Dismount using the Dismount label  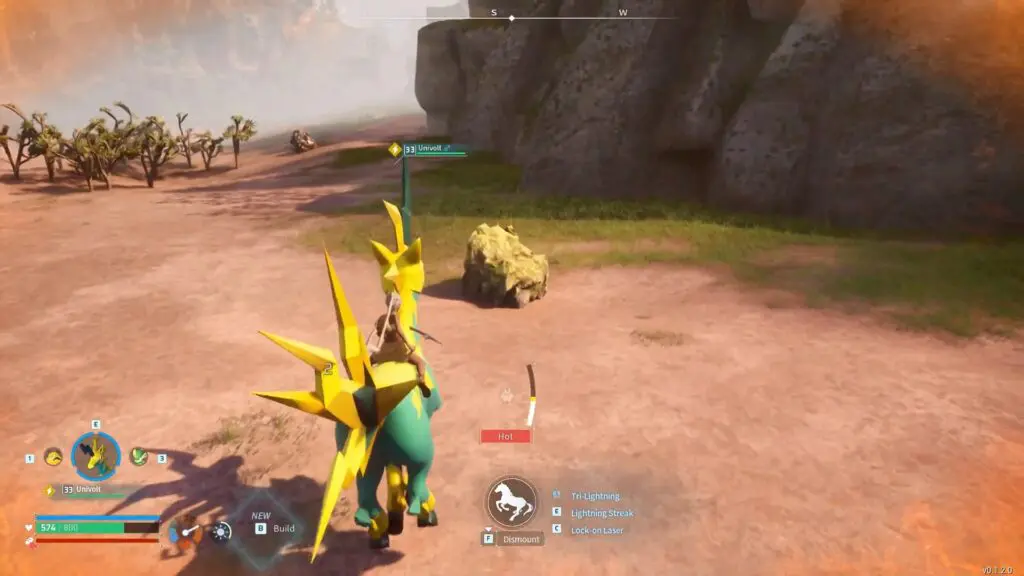pos(520,539)
